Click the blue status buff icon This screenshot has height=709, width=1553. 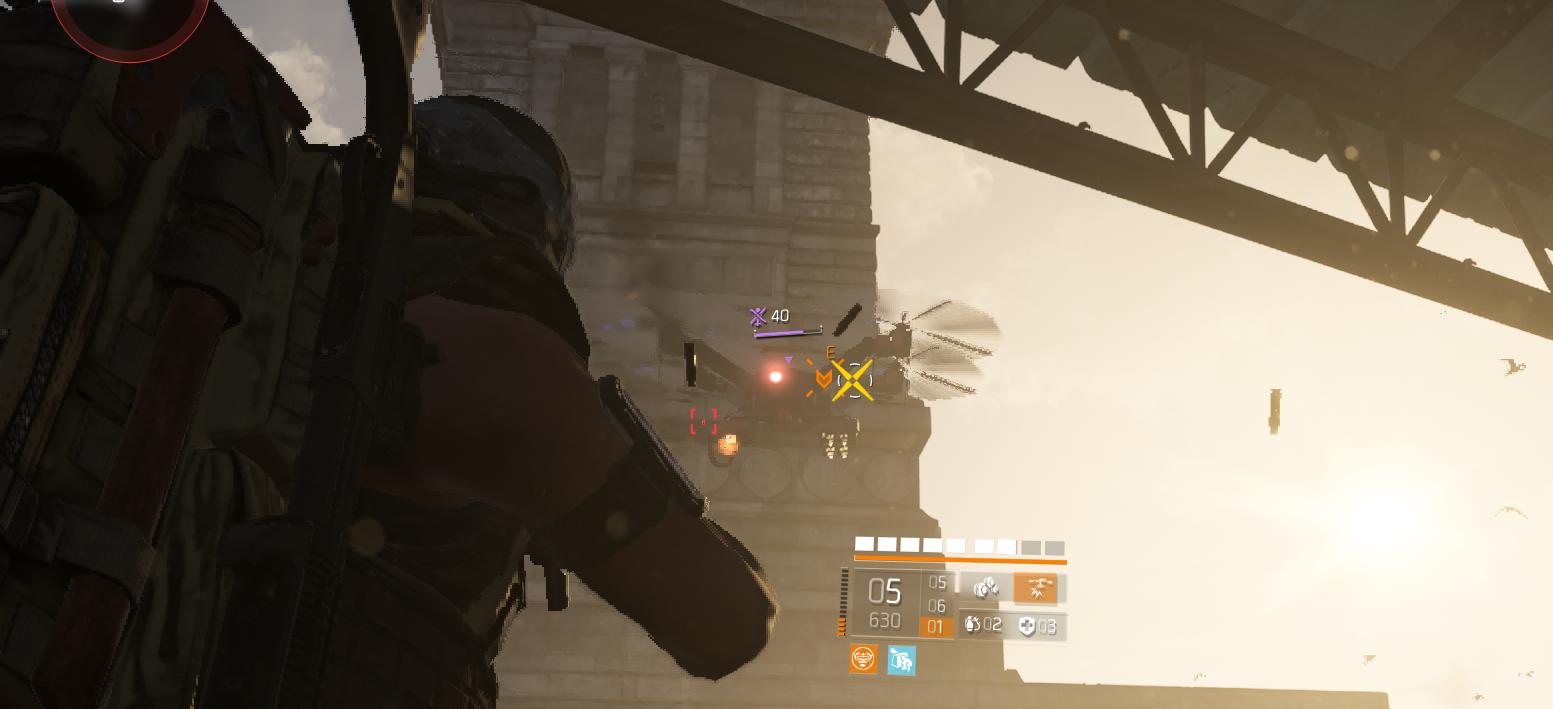(x=901, y=660)
